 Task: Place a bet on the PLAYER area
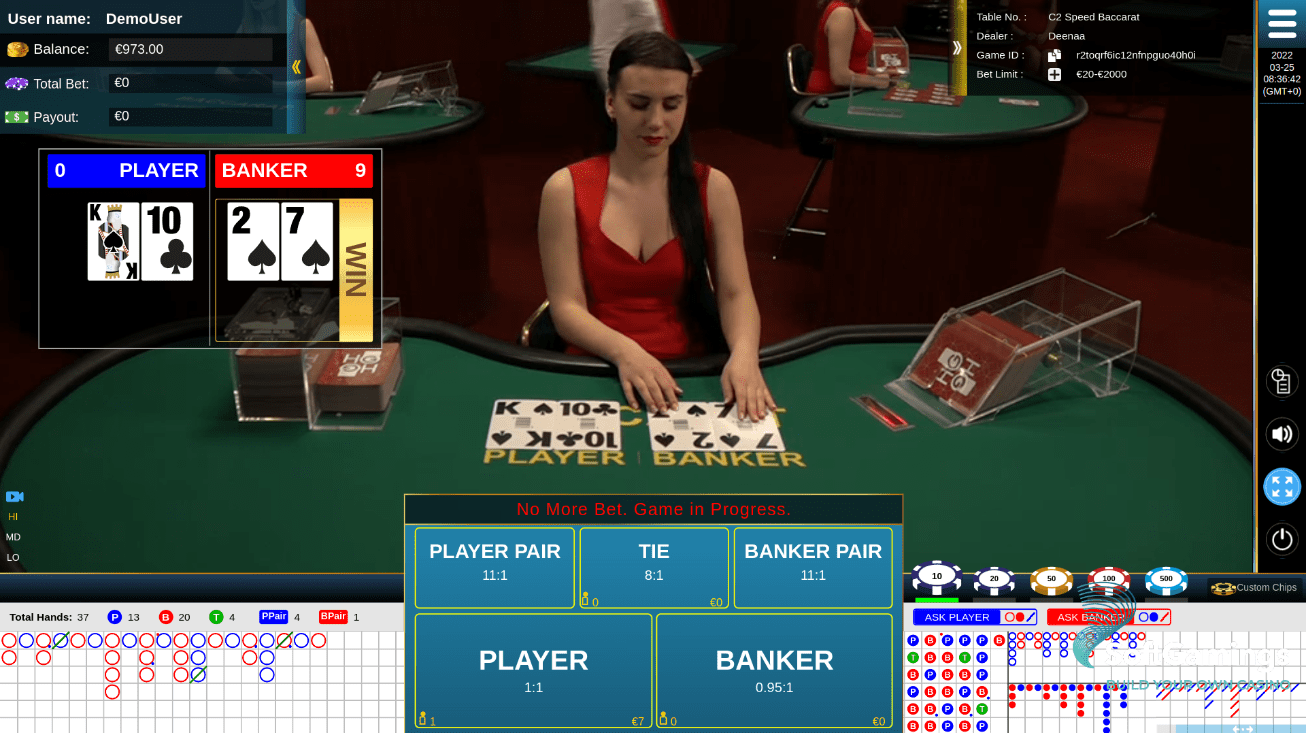click(533, 670)
